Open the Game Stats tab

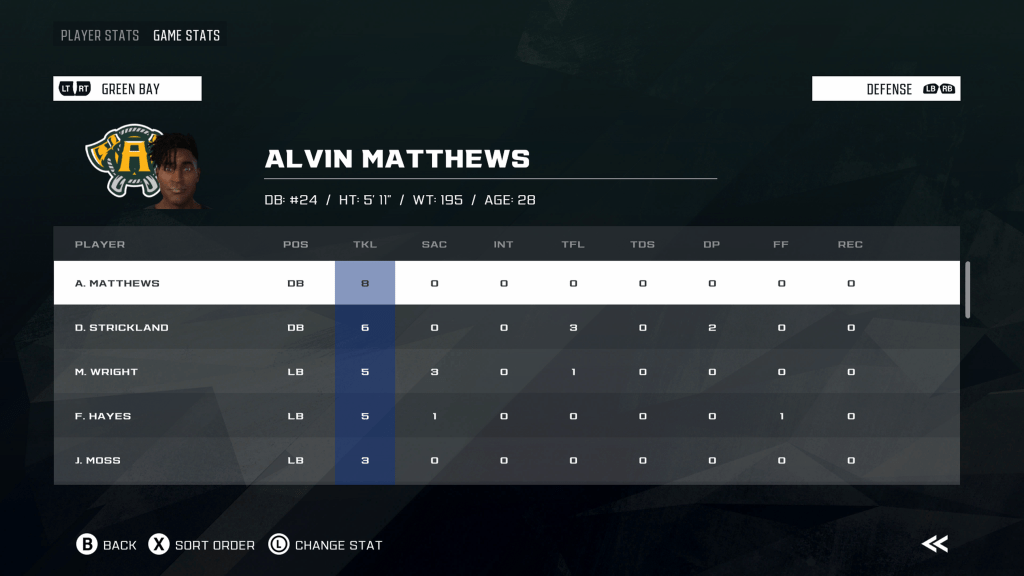(186, 36)
